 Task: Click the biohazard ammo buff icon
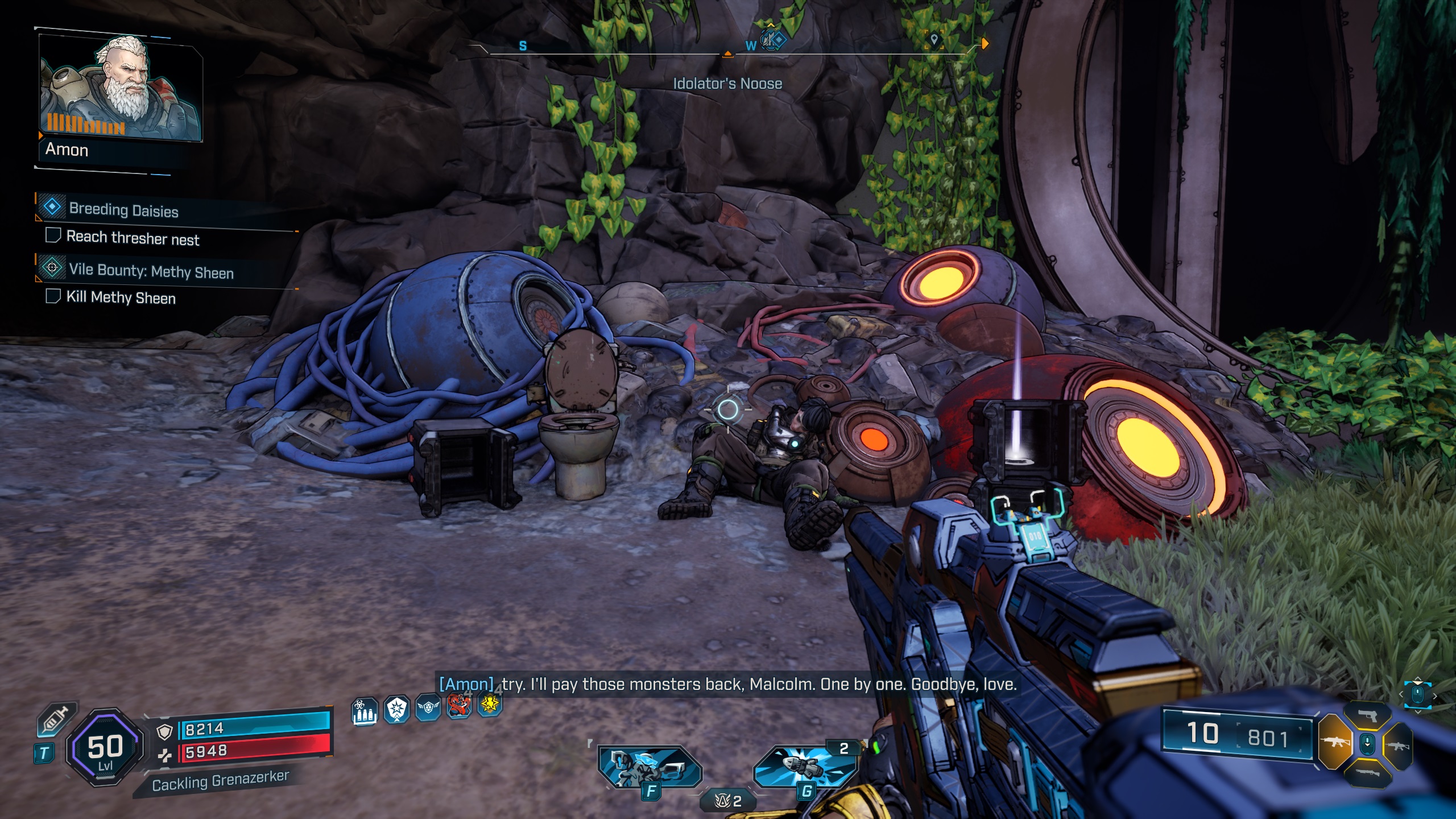click(x=365, y=710)
